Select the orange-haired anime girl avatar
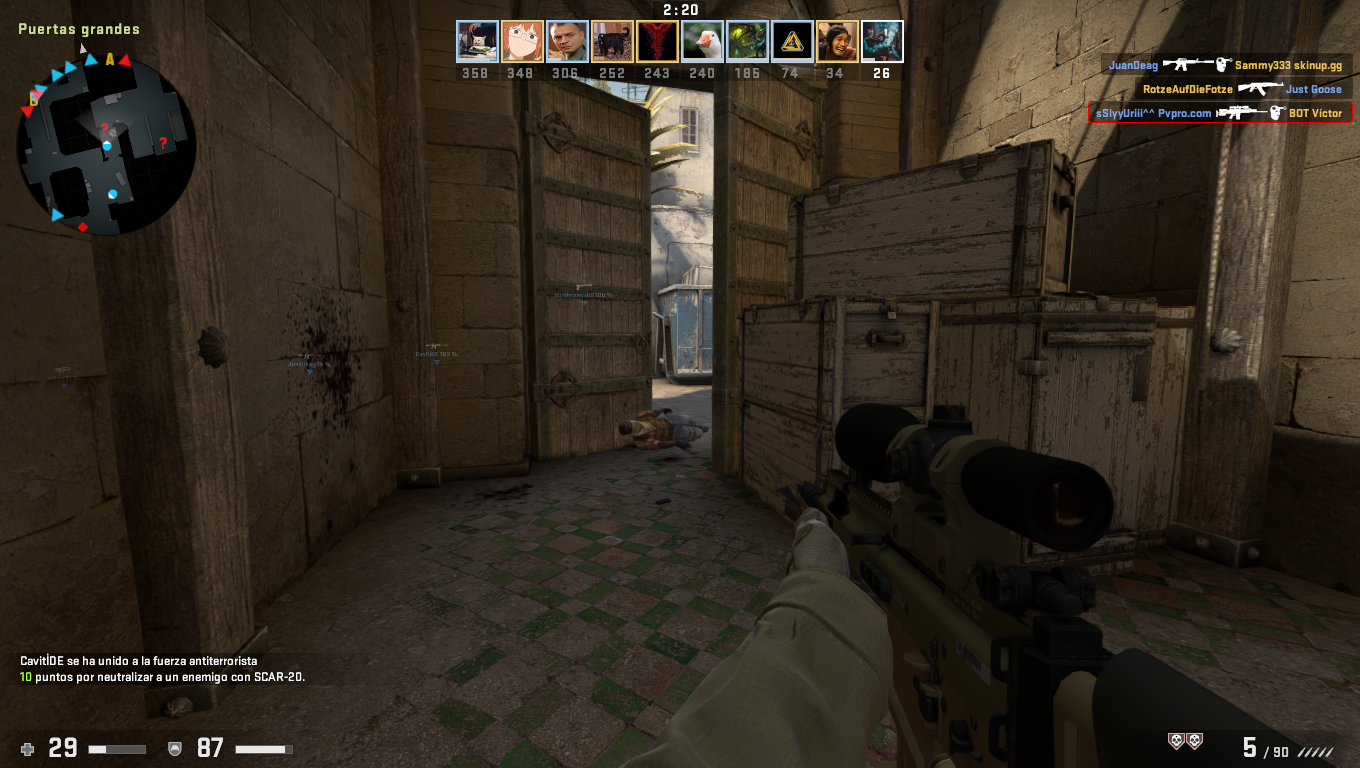 pyautogui.click(x=522, y=42)
